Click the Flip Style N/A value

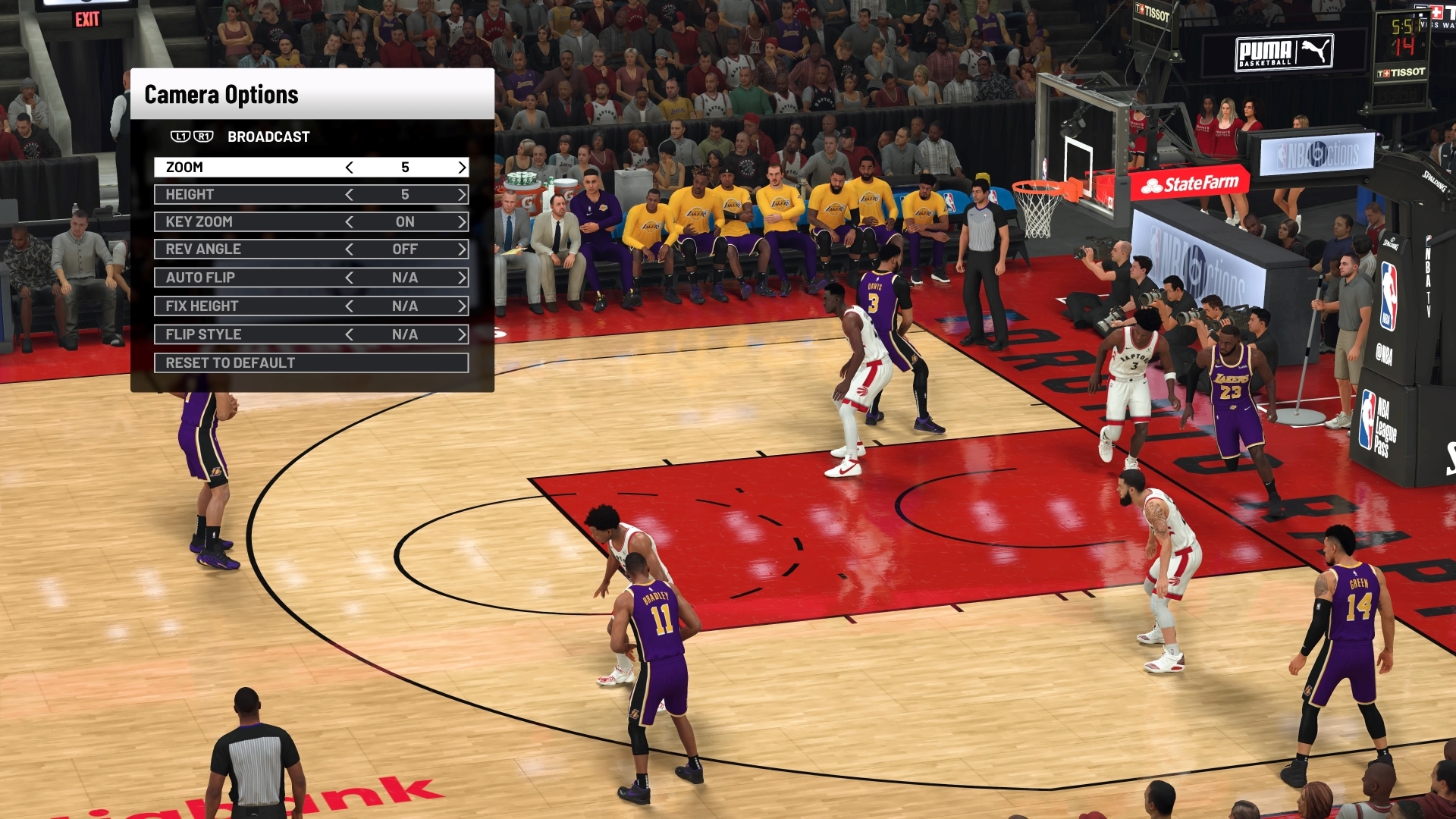tap(406, 334)
